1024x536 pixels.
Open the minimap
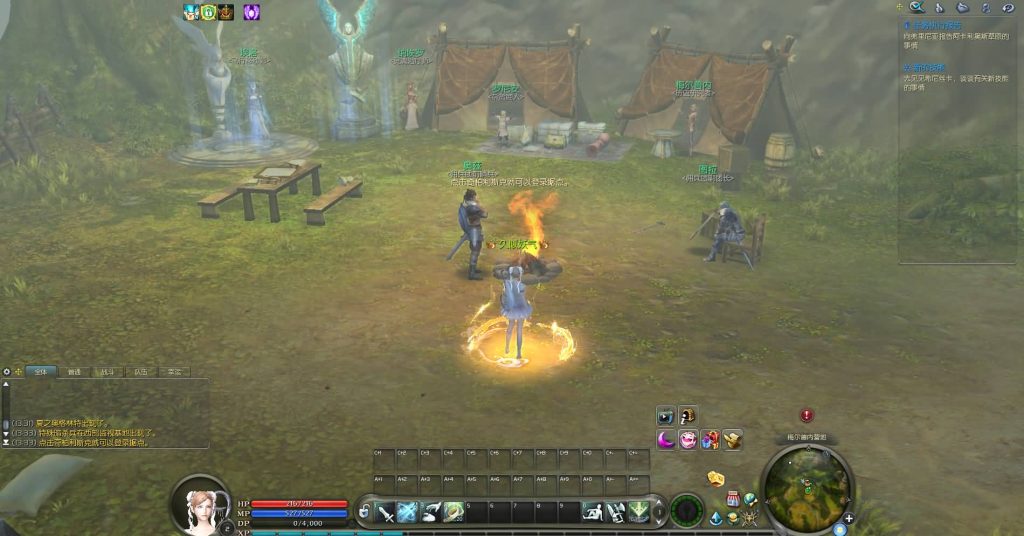807,487
